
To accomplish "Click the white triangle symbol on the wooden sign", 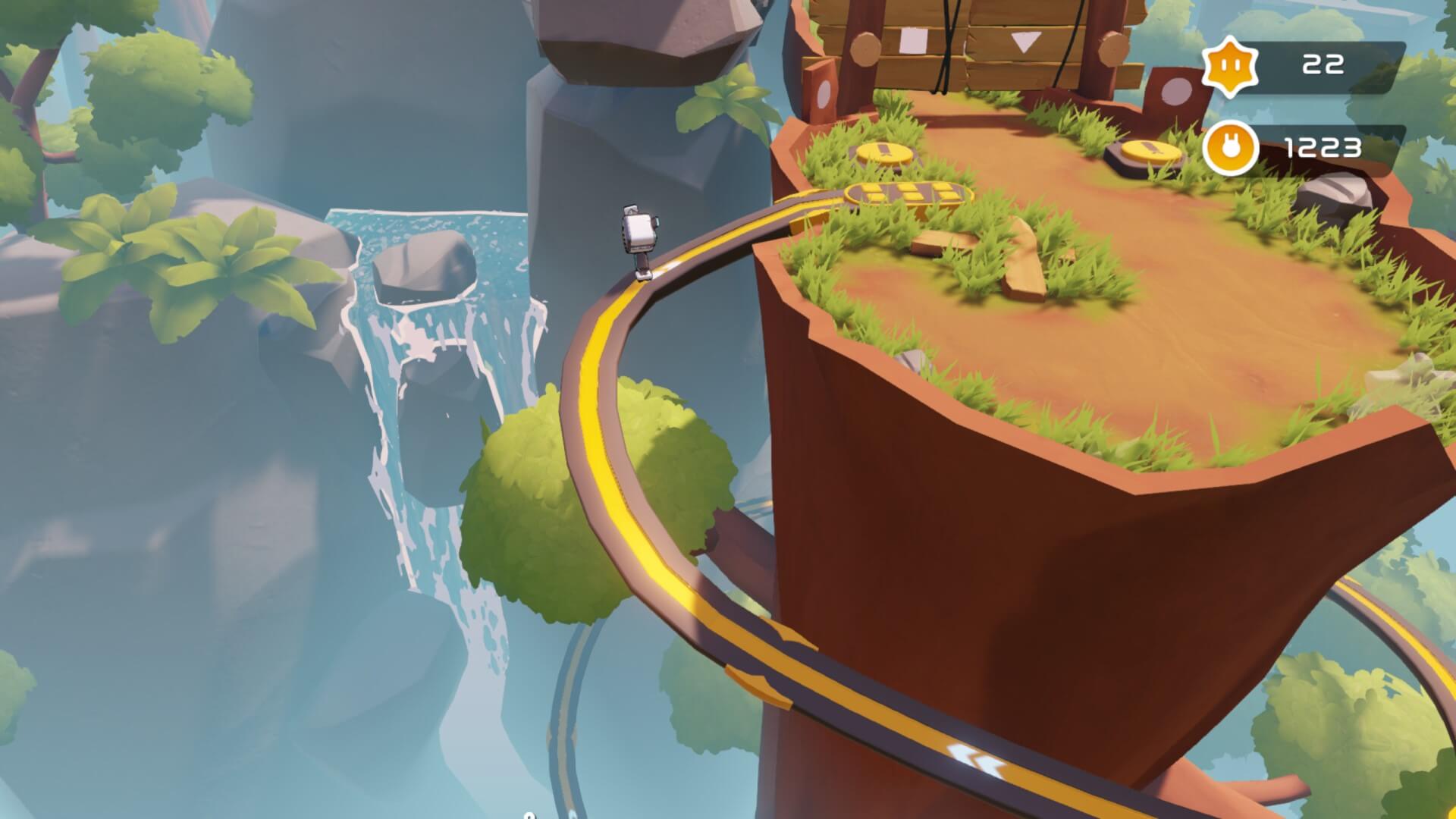I will click(1025, 39).
